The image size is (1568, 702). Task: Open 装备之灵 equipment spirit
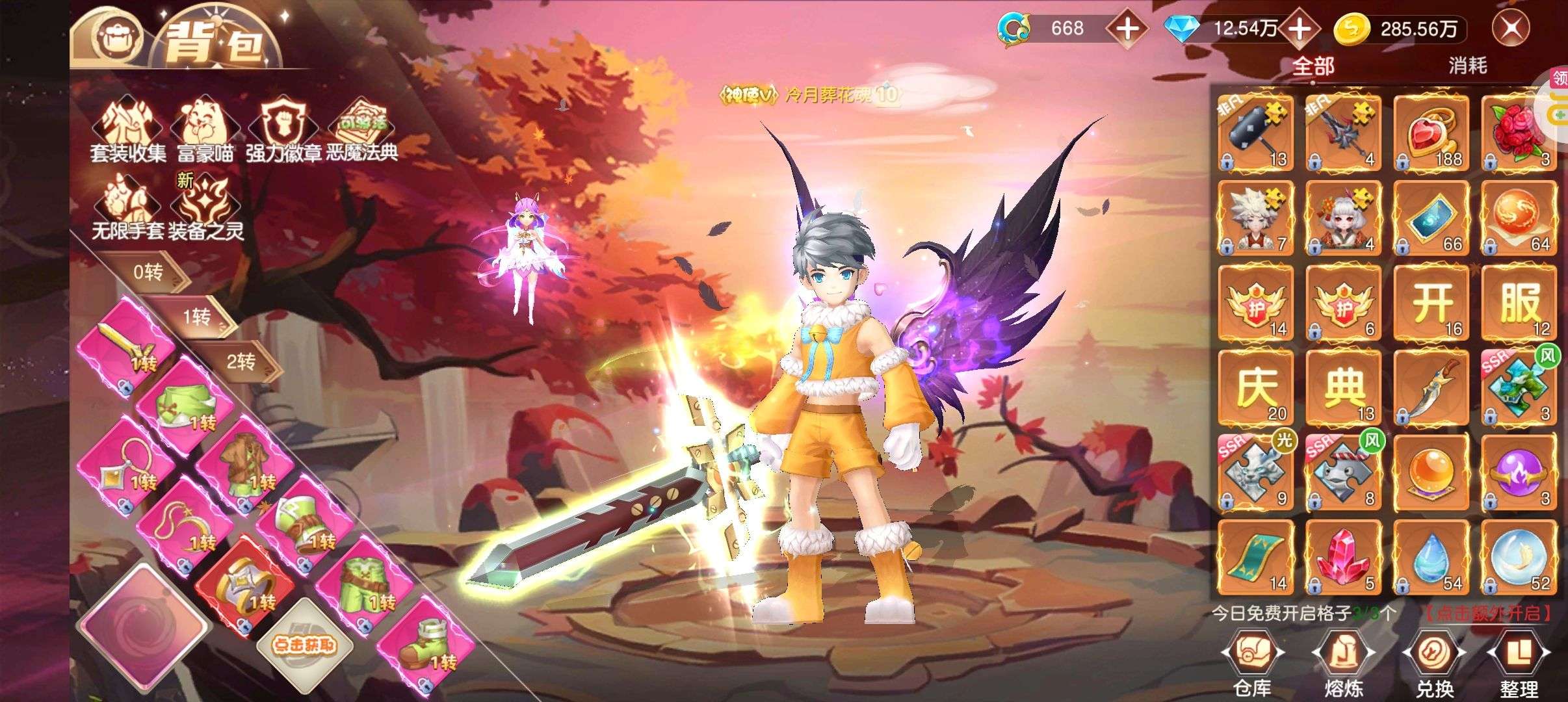click(205, 209)
